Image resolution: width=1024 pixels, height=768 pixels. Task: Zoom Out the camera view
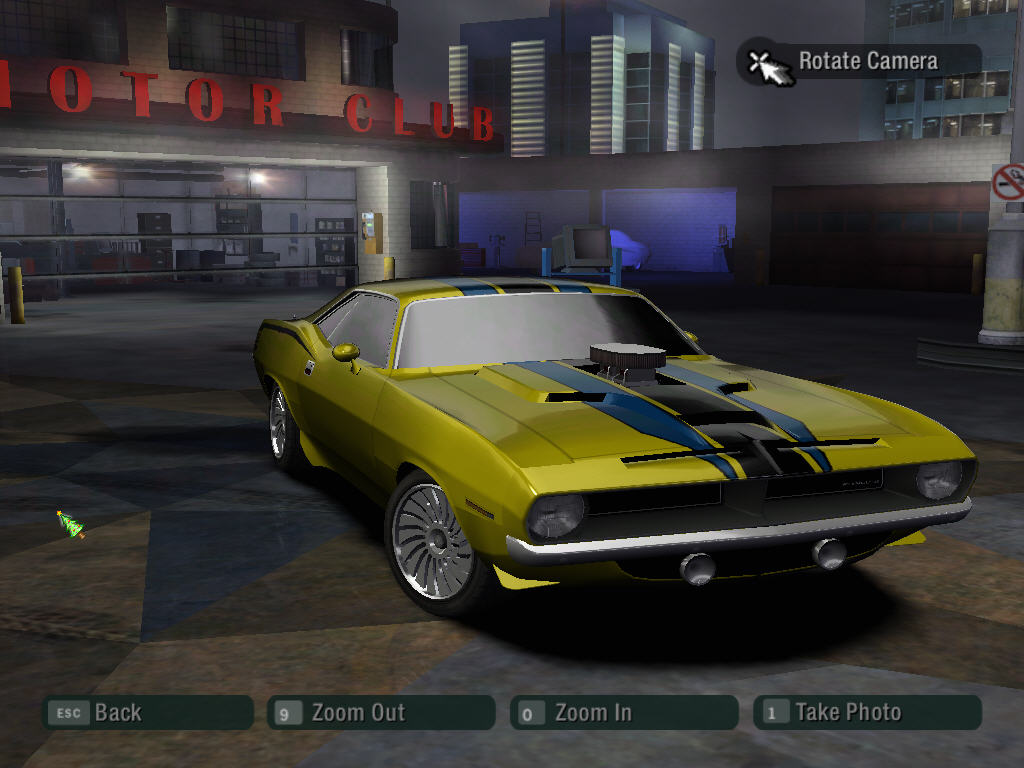click(x=381, y=713)
